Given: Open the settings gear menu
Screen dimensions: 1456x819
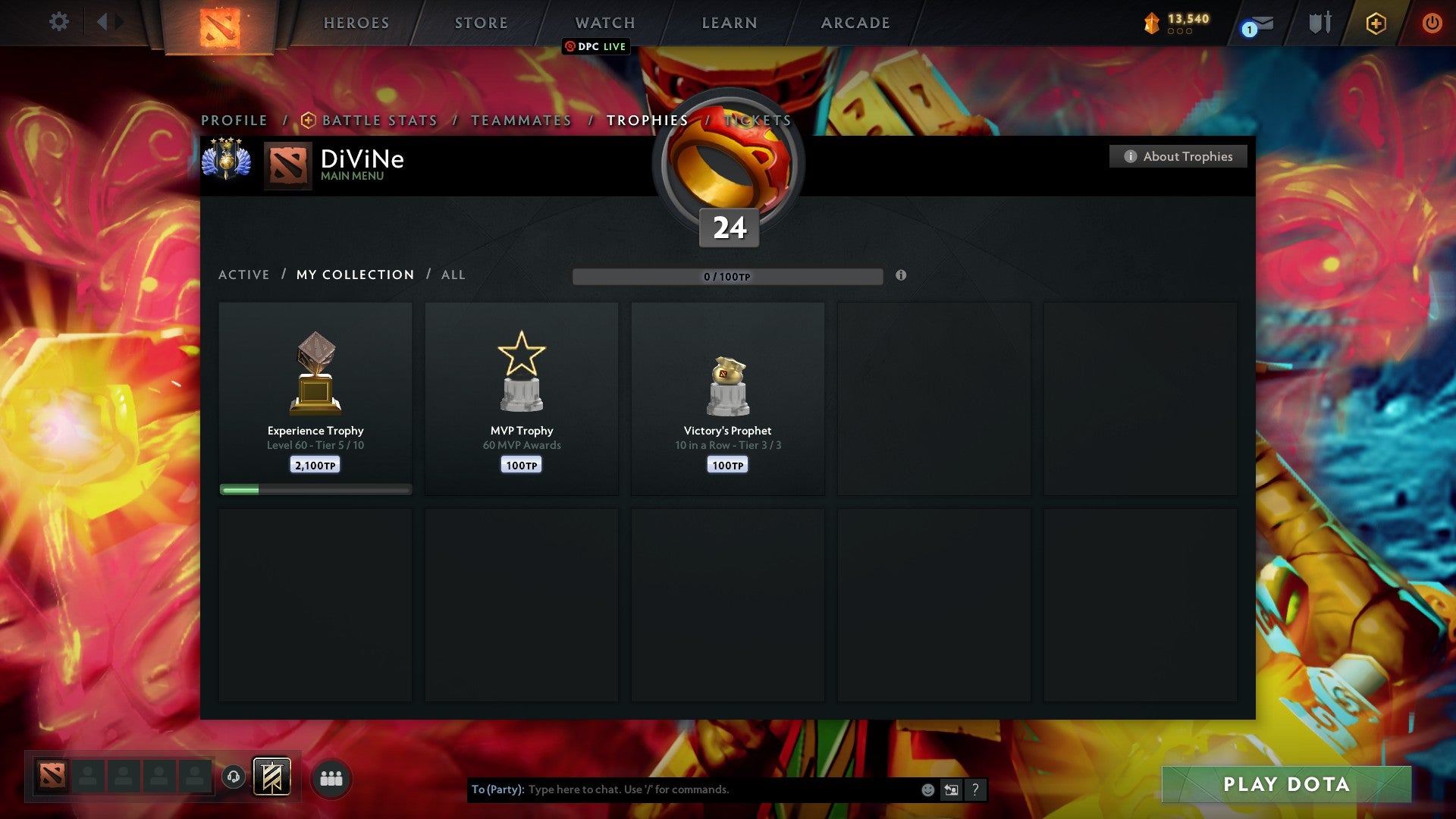Looking at the screenshot, I should click(x=59, y=22).
